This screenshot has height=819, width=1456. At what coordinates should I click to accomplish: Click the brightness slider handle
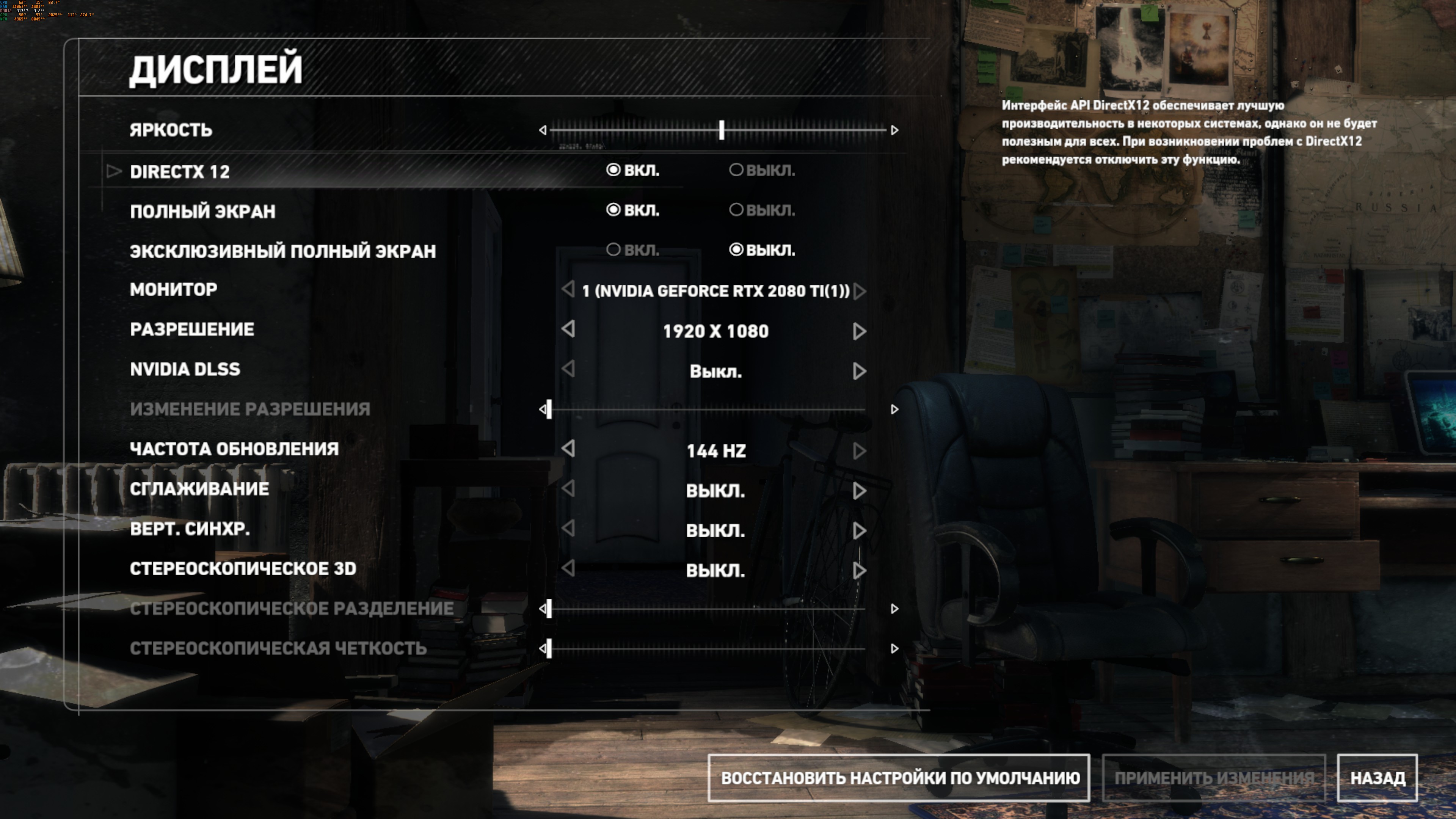click(x=722, y=130)
